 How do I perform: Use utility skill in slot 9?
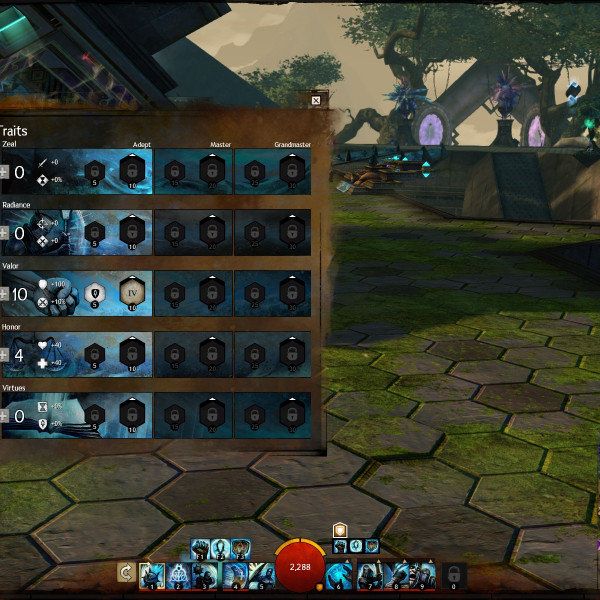(x=423, y=573)
